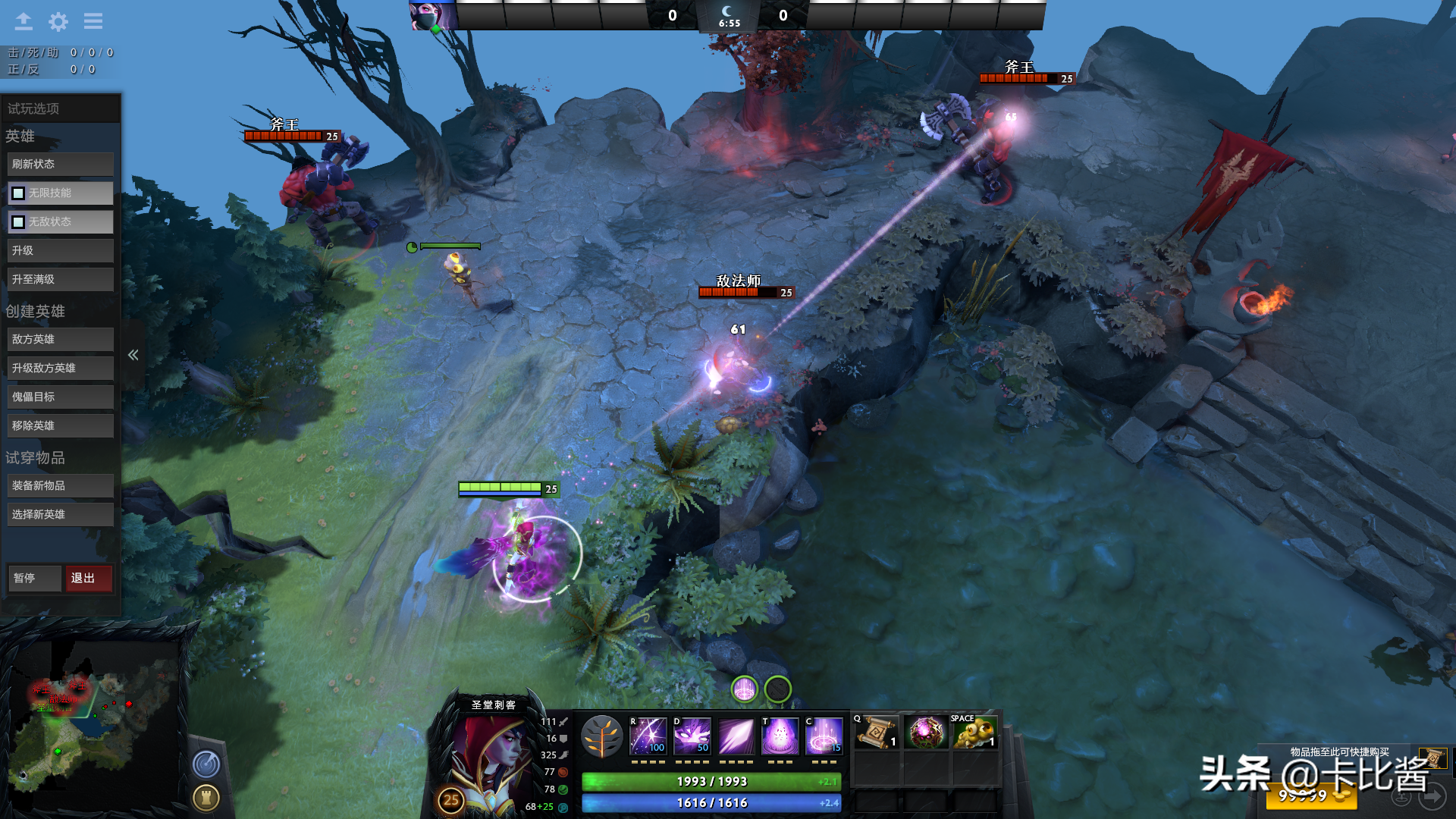Open the gear settings icon
This screenshot has height=819, width=1456.
pyautogui.click(x=58, y=21)
